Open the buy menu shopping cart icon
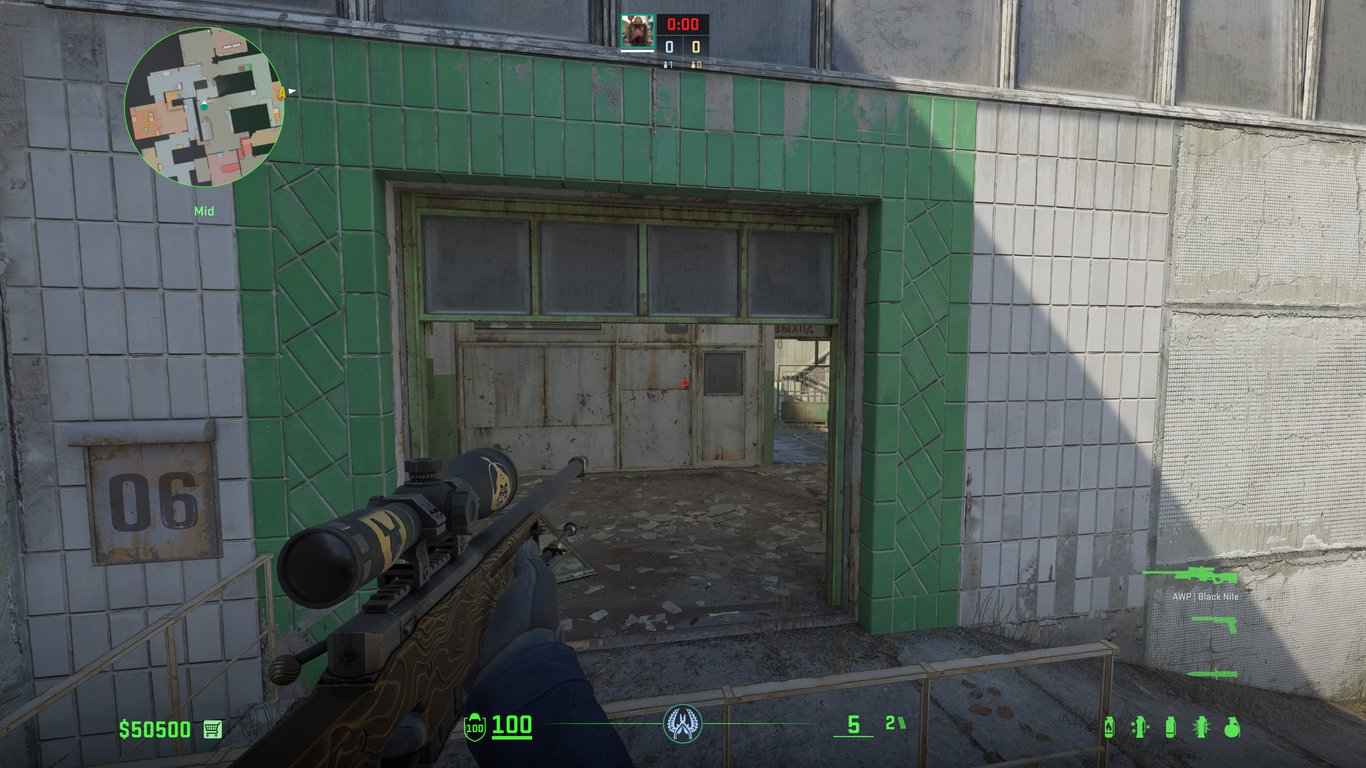This screenshot has width=1366, height=768. pyautogui.click(x=212, y=729)
